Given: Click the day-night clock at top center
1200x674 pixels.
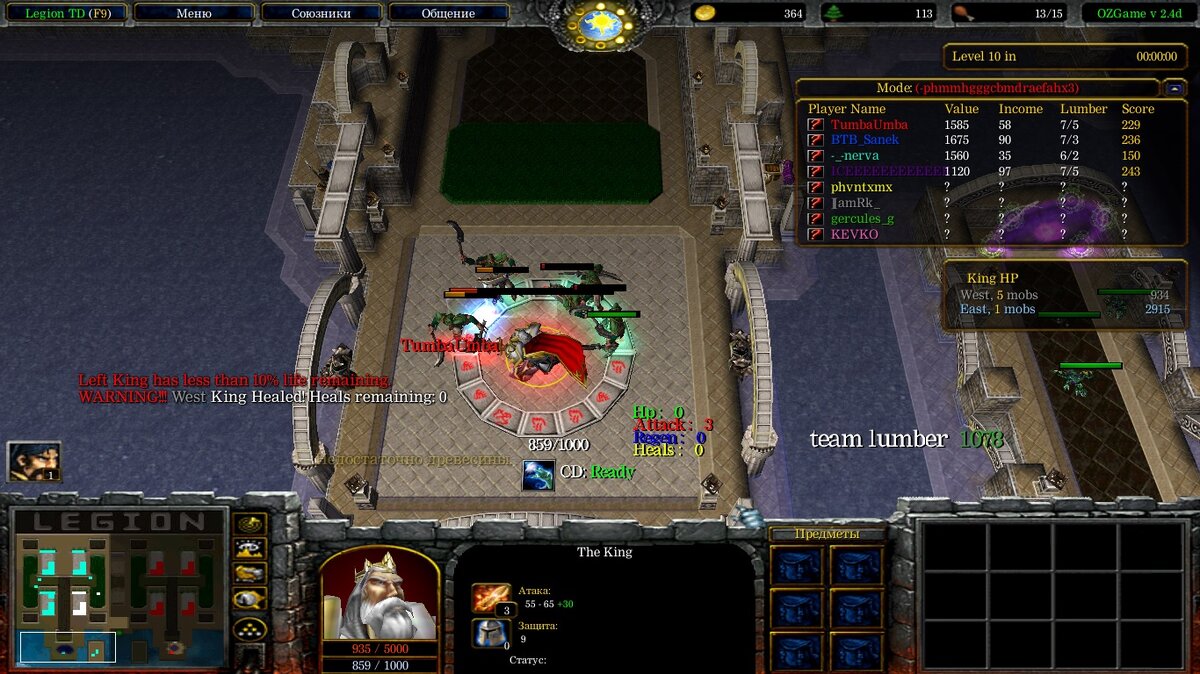Looking at the screenshot, I should click(x=601, y=24).
